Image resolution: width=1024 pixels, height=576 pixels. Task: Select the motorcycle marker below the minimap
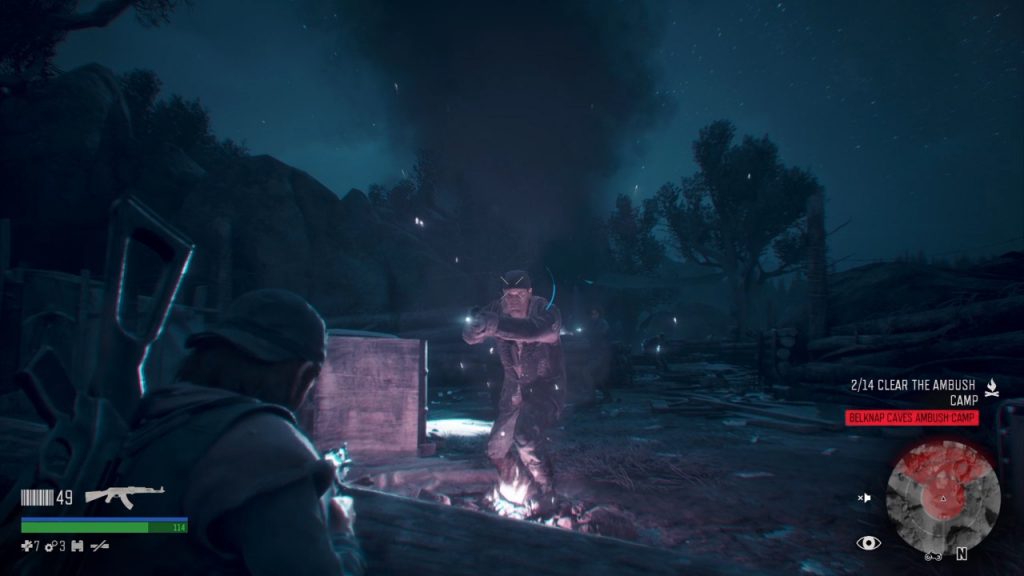(x=934, y=555)
